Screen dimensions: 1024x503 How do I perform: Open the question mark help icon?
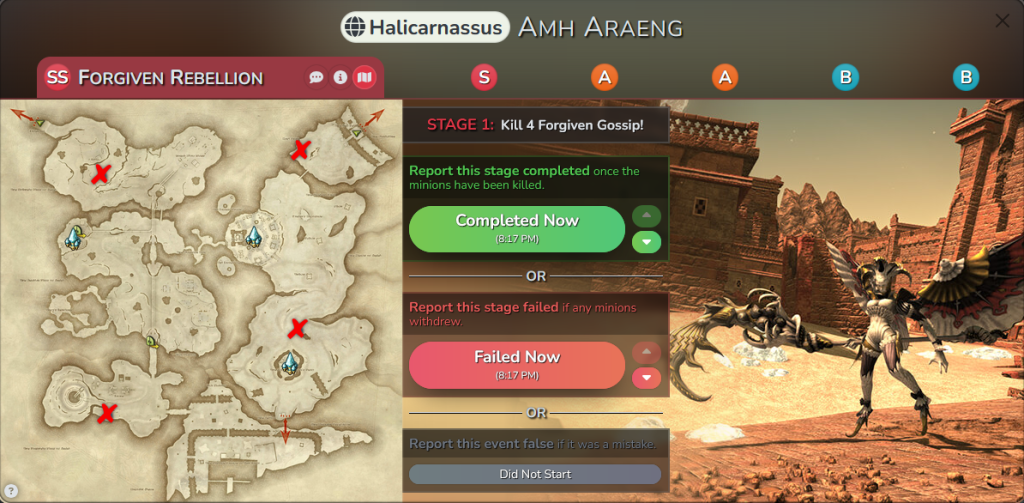(10, 490)
